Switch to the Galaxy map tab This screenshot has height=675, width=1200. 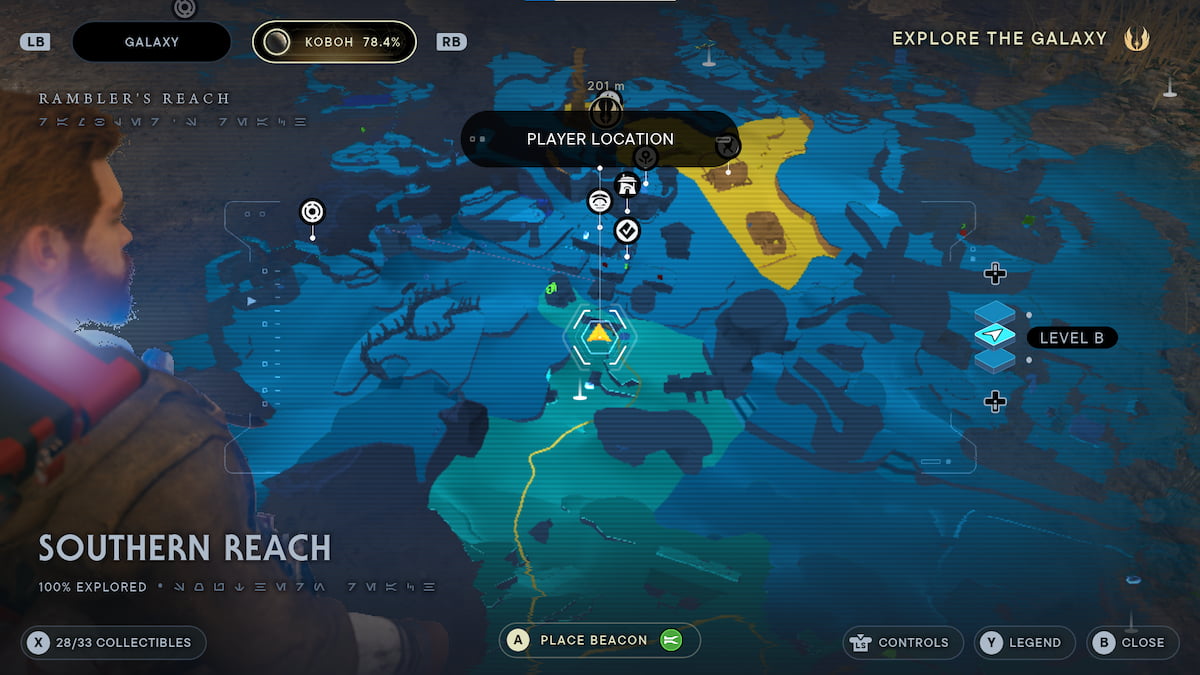(152, 42)
